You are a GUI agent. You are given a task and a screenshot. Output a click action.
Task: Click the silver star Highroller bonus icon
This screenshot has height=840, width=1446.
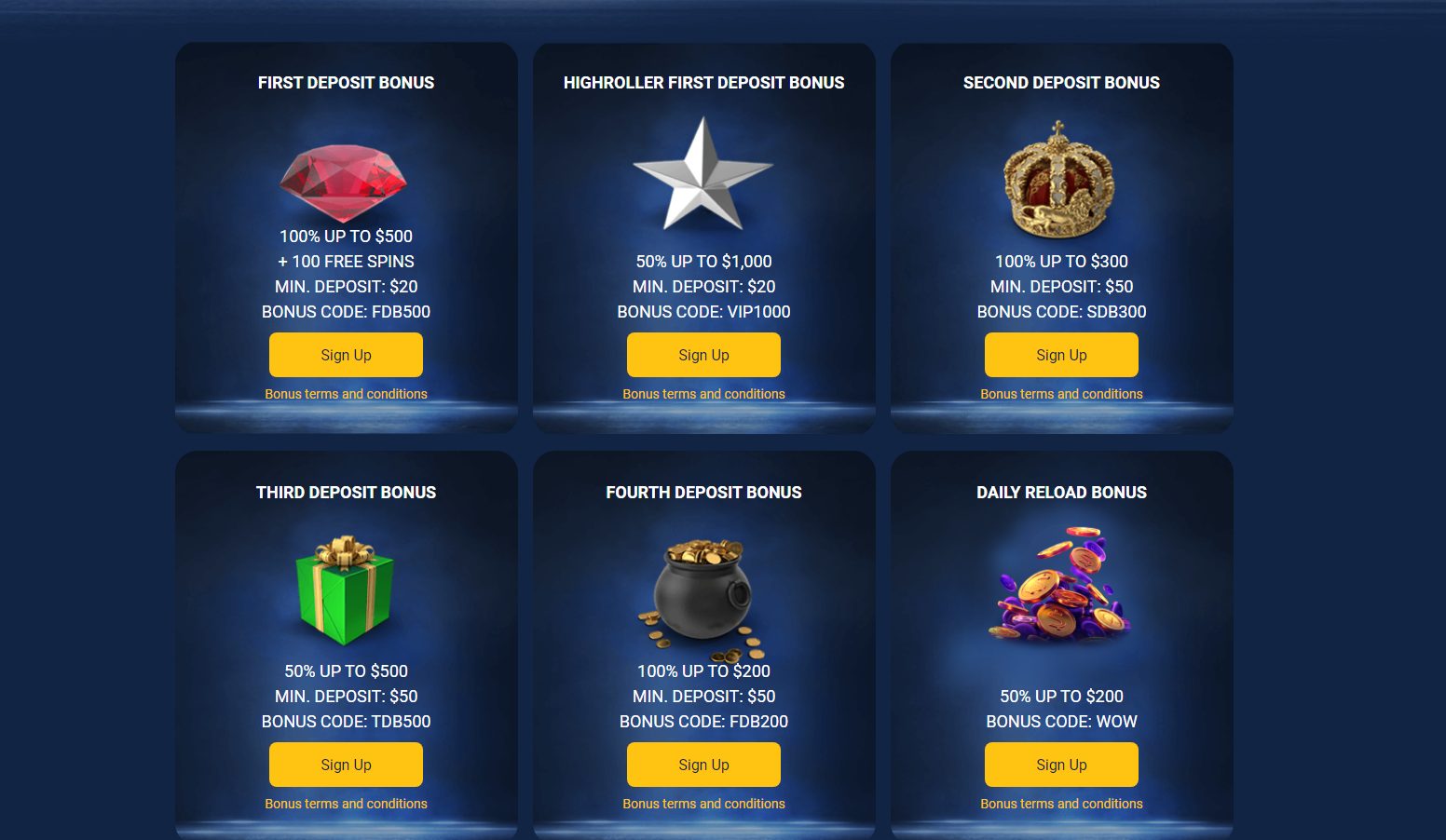click(x=703, y=172)
